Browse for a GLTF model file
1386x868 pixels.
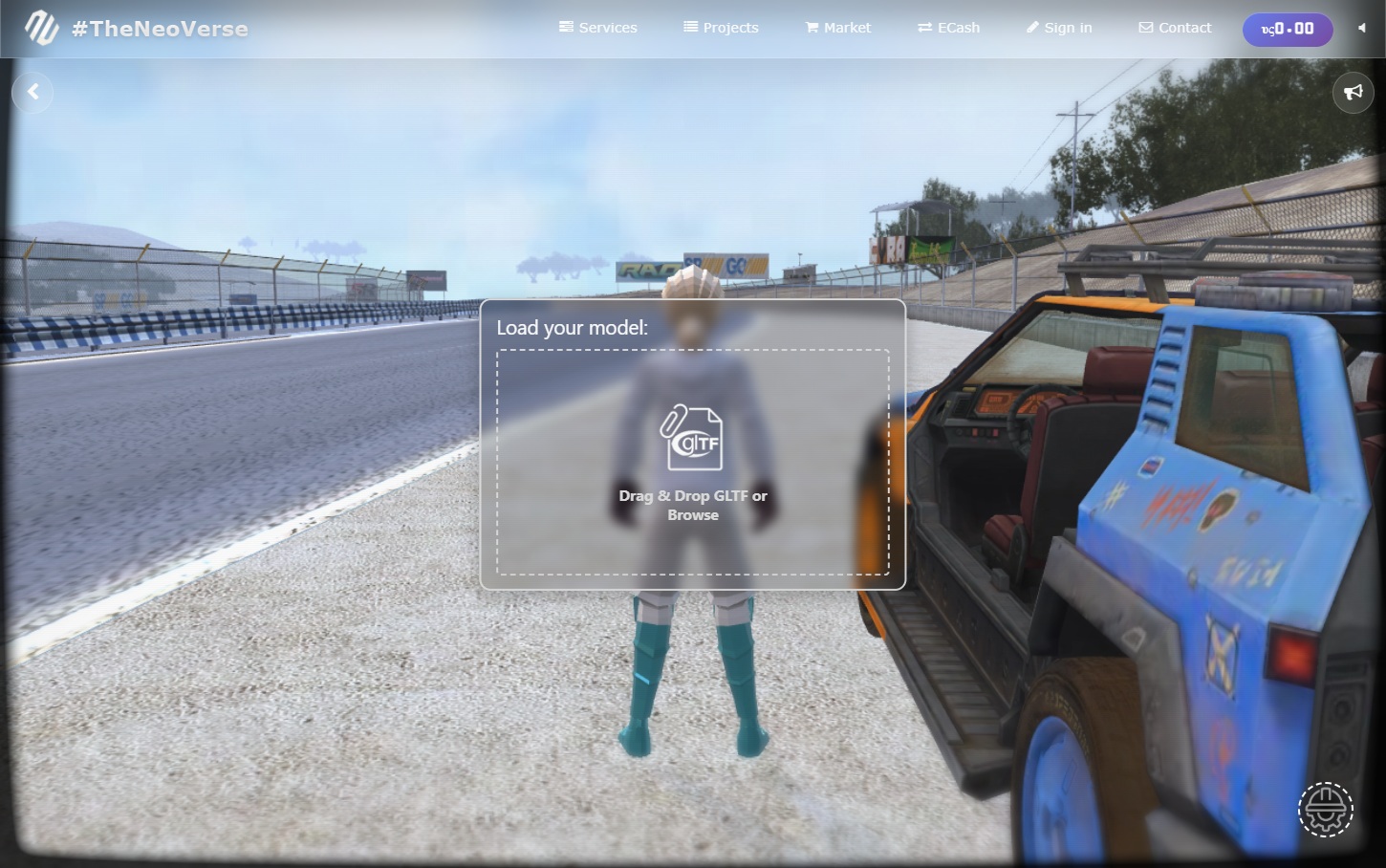(x=693, y=463)
